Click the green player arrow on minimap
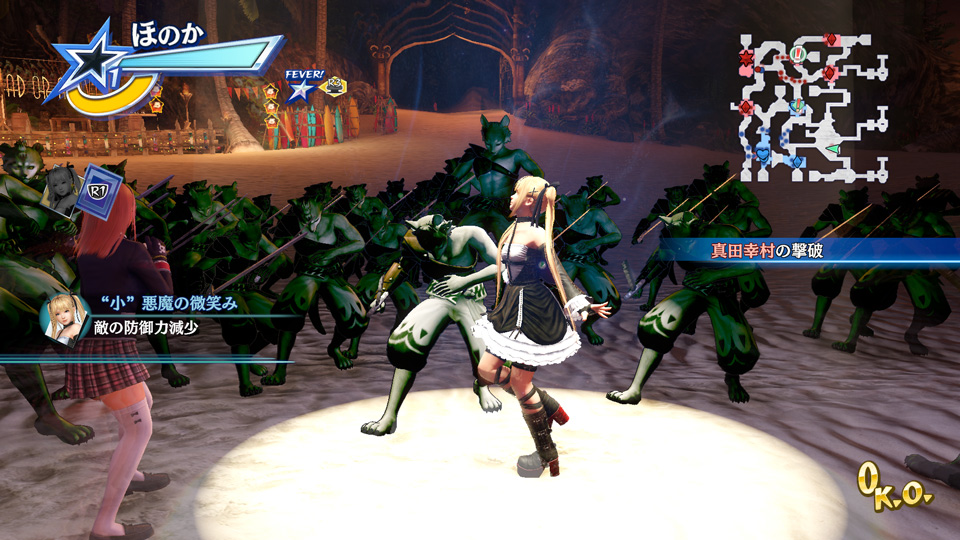The width and height of the screenshot is (960, 540). coord(832,150)
